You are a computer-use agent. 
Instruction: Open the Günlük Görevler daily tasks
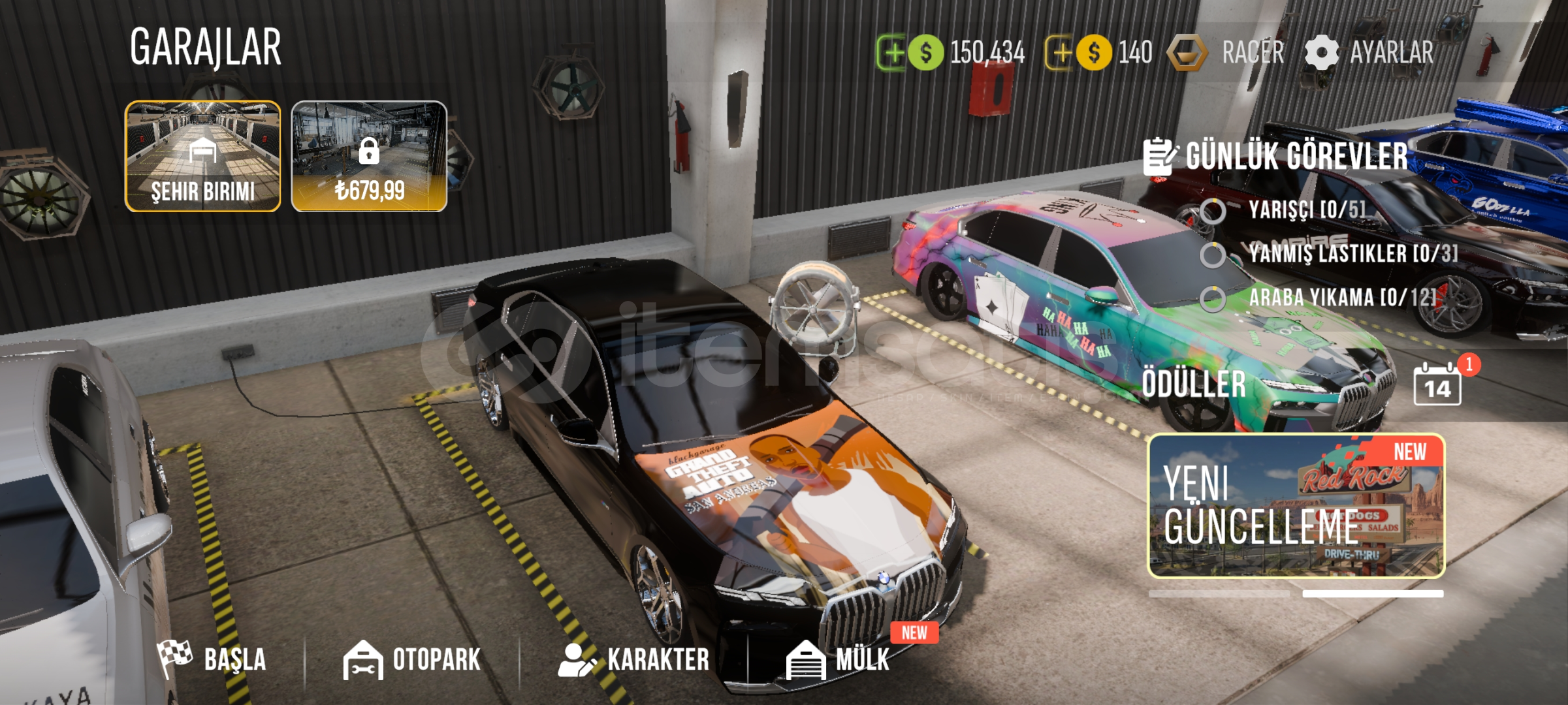(1276, 157)
